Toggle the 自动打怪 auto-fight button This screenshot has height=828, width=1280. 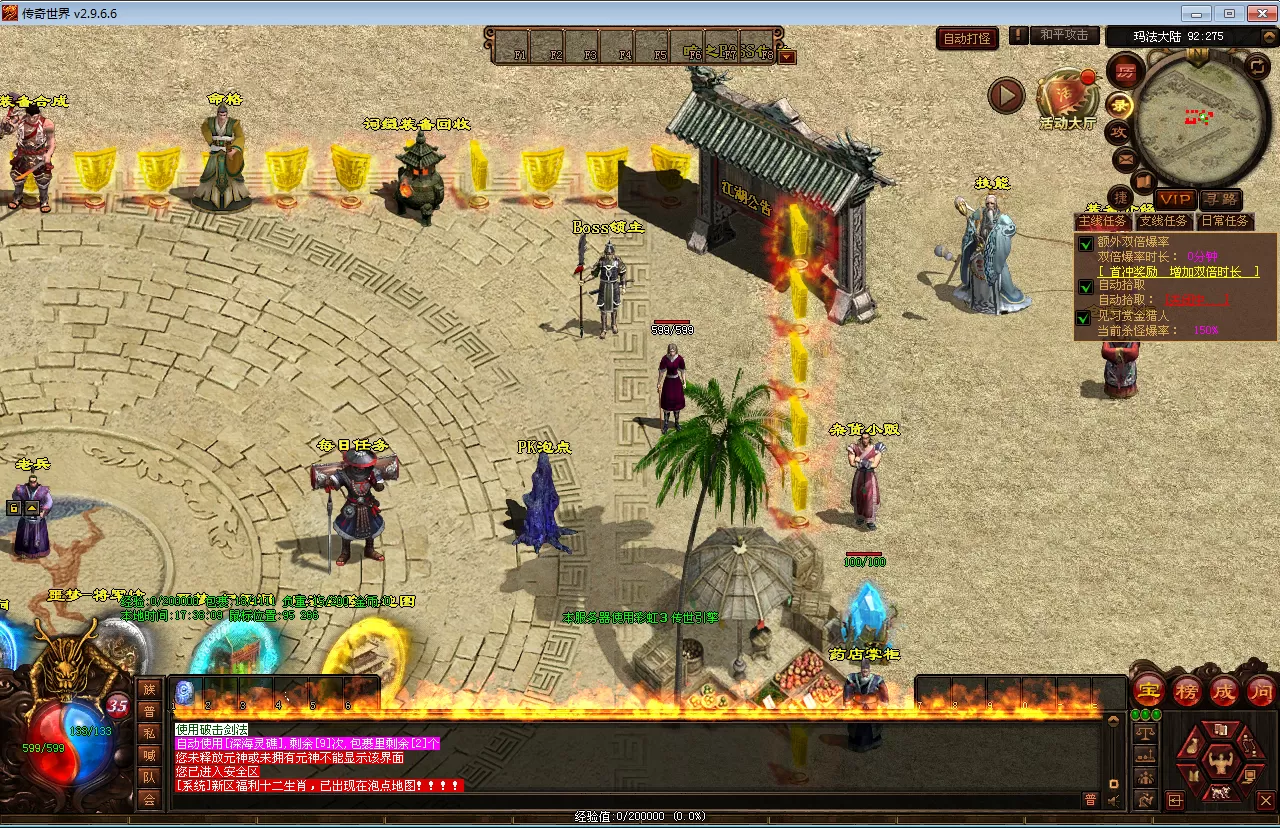(968, 38)
